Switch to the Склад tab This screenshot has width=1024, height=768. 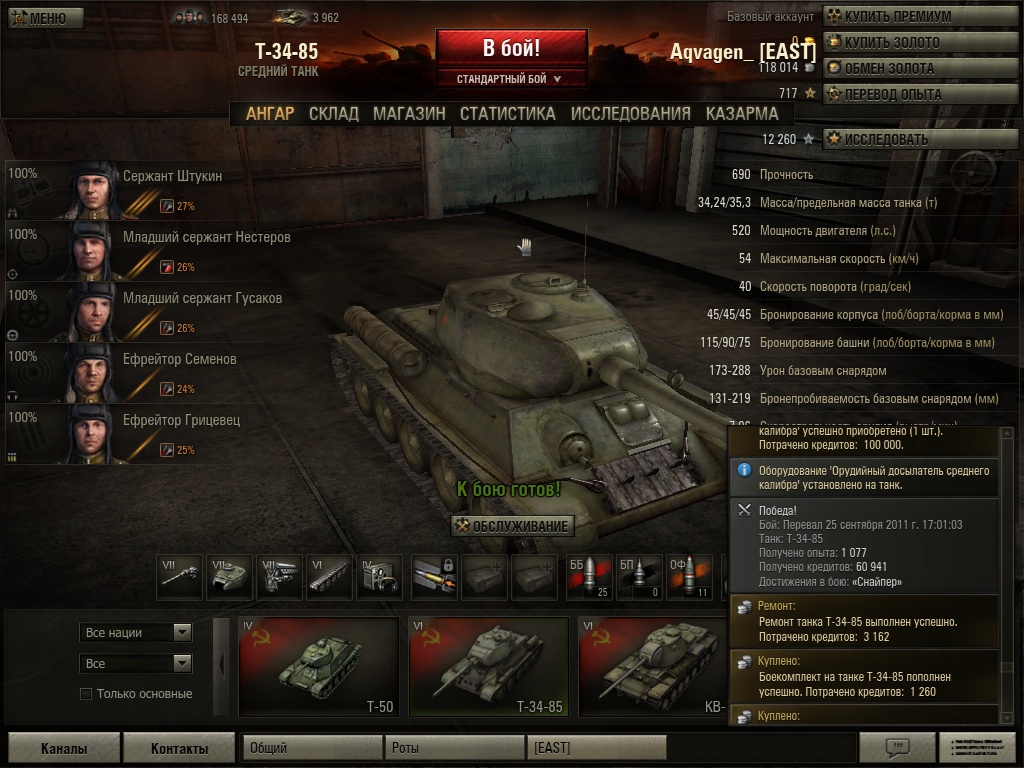pyautogui.click(x=334, y=114)
